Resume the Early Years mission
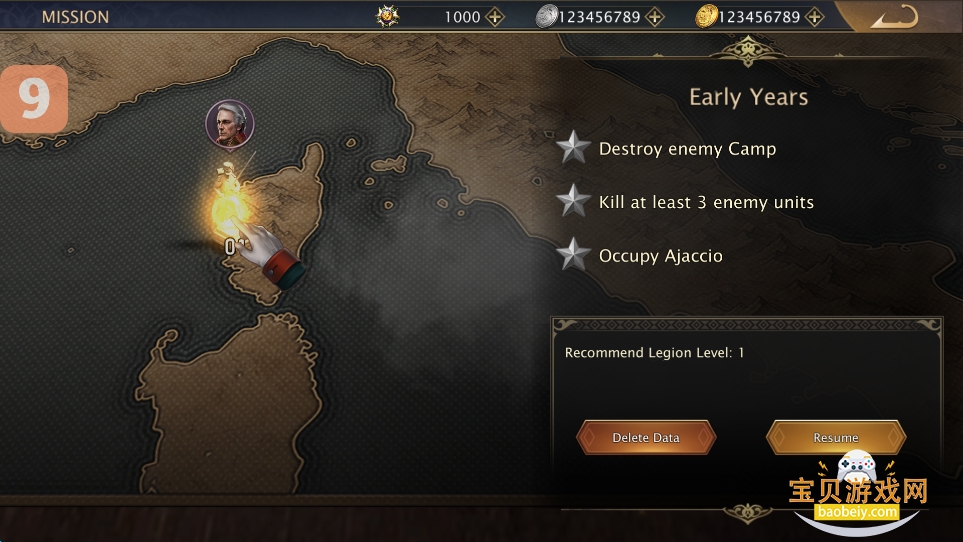 point(836,438)
